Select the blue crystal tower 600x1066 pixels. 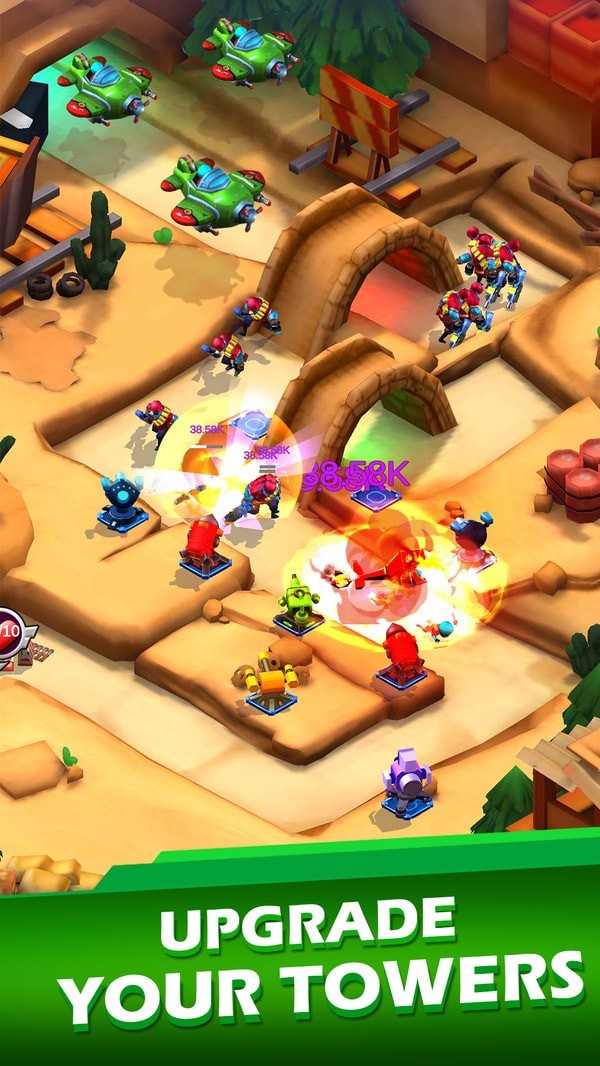click(x=122, y=500)
